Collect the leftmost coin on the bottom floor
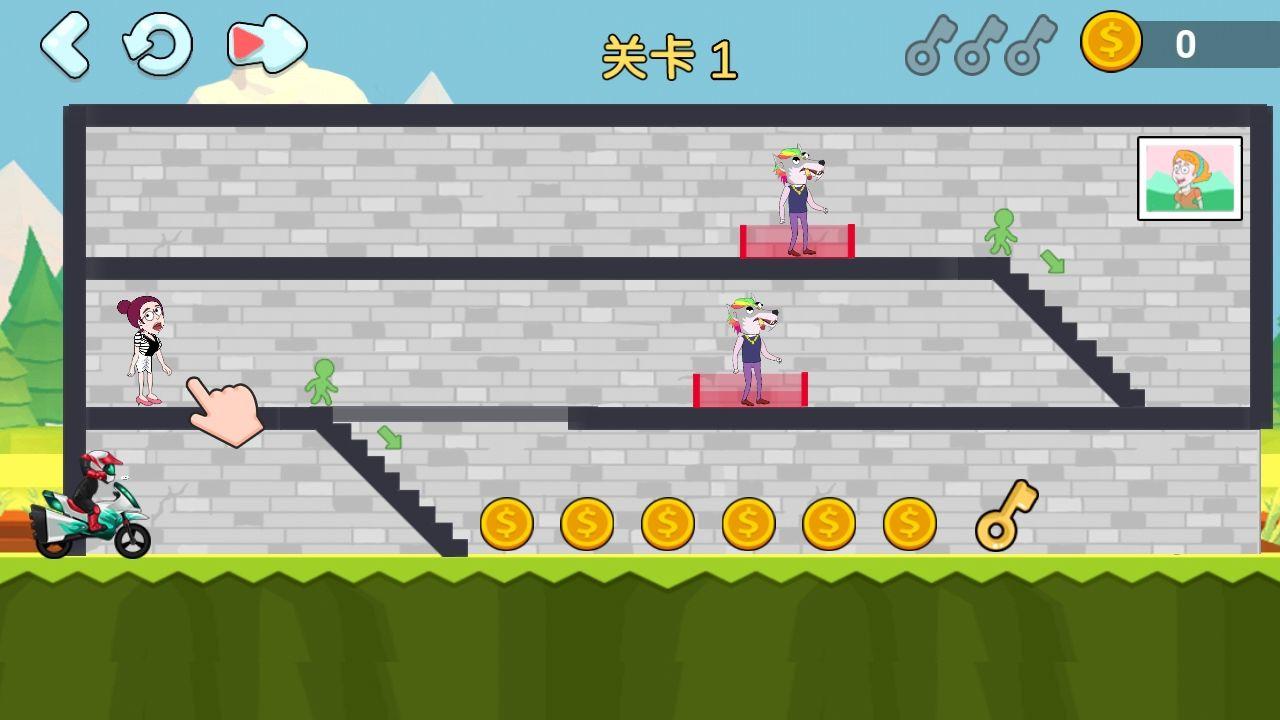 point(507,522)
